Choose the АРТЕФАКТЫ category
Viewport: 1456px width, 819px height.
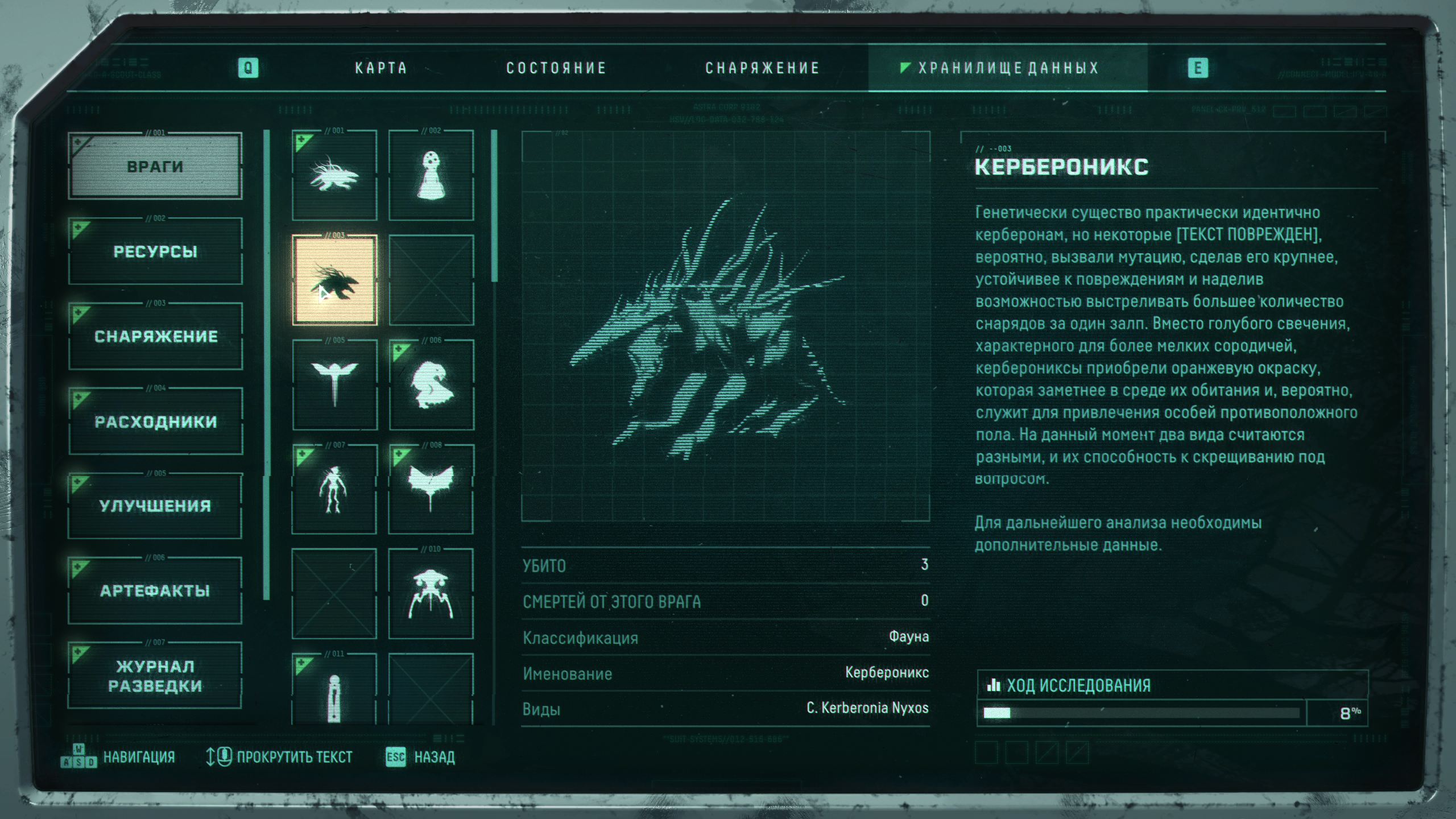[x=155, y=590]
